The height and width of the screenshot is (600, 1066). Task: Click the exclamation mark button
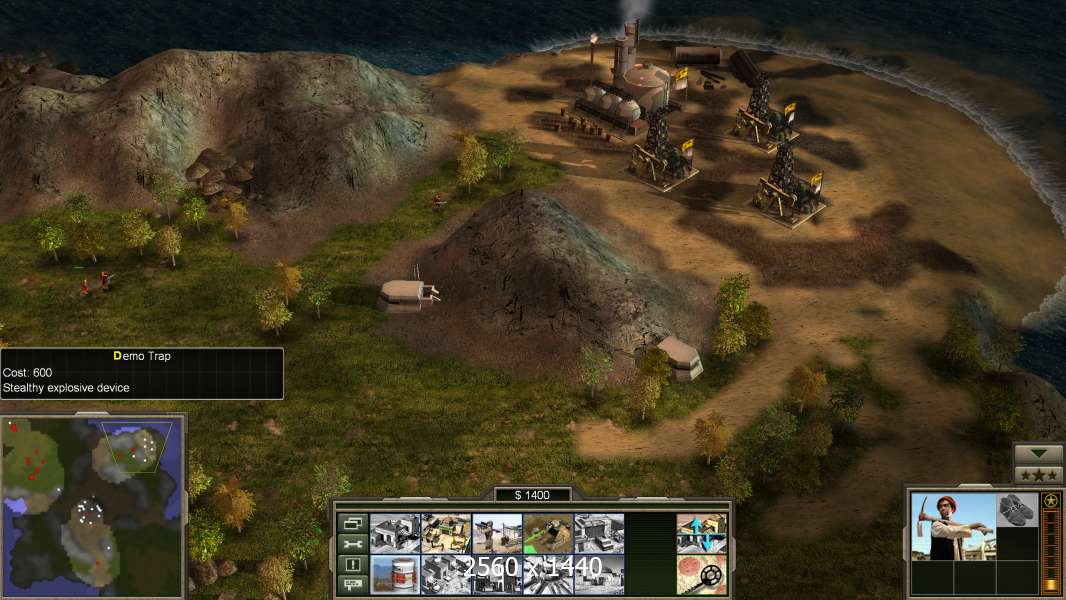point(352,564)
